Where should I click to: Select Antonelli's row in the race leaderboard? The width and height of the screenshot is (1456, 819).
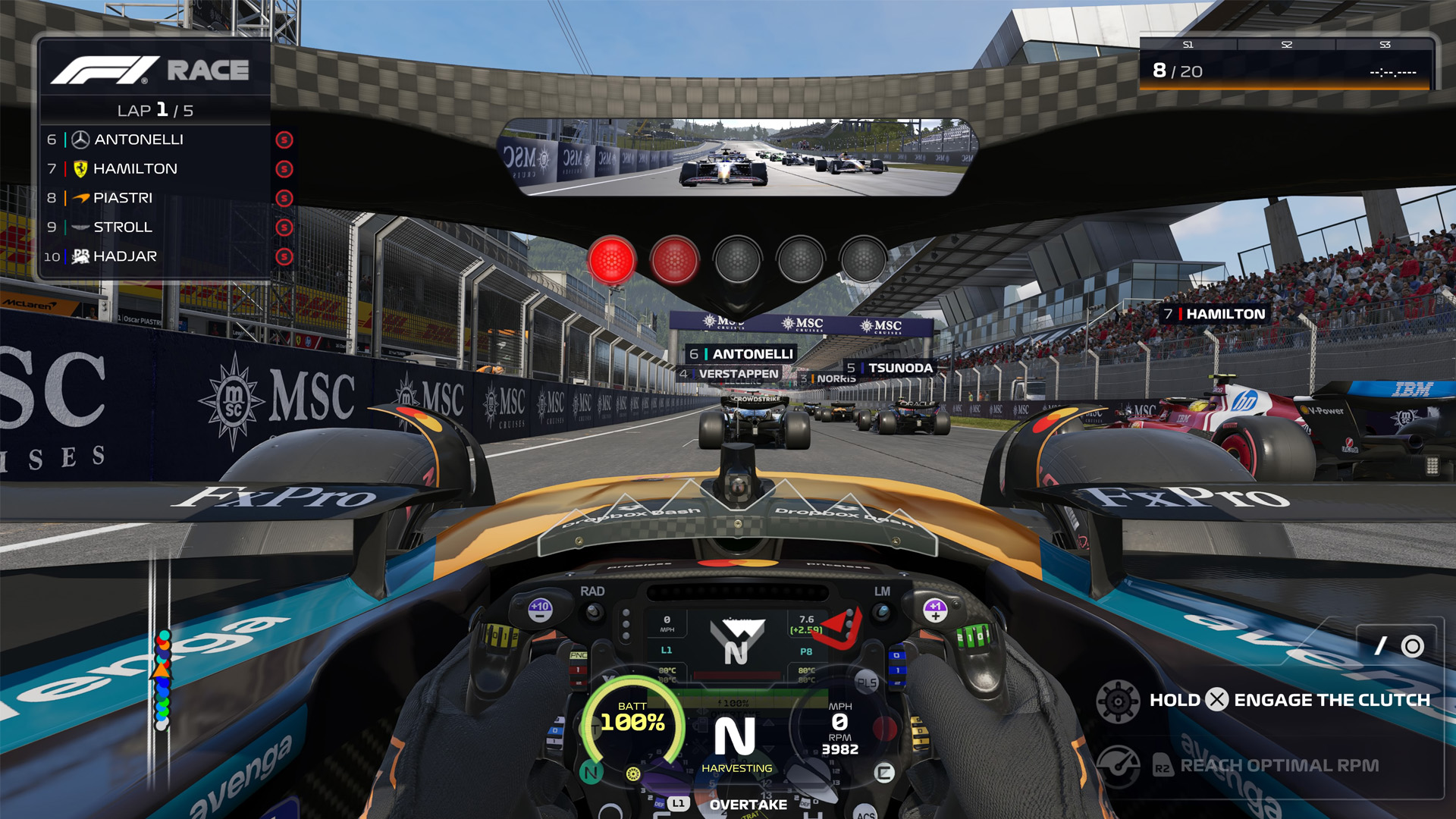(155, 140)
